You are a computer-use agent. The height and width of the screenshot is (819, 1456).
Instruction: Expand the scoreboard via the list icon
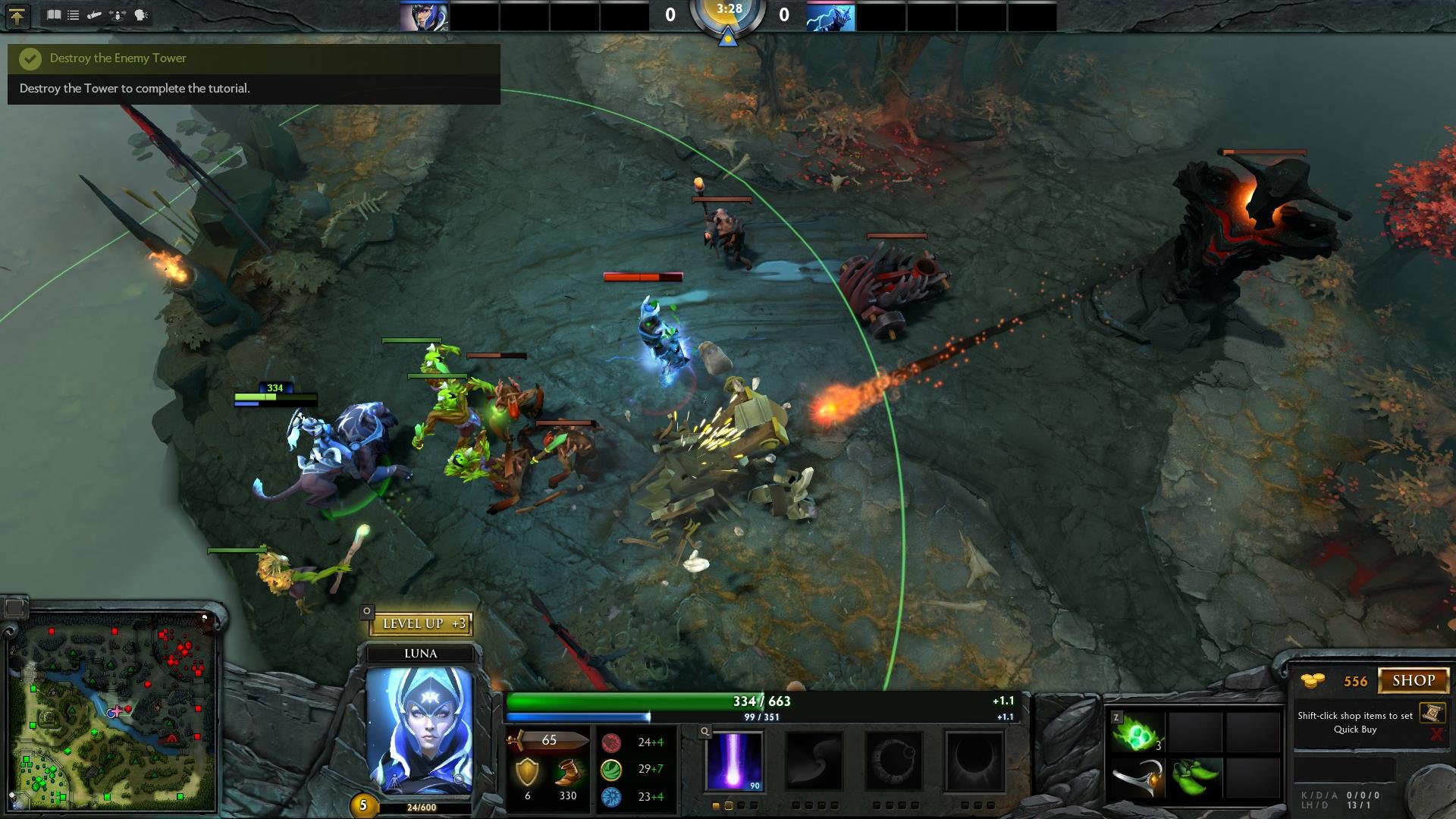point(73,14)
